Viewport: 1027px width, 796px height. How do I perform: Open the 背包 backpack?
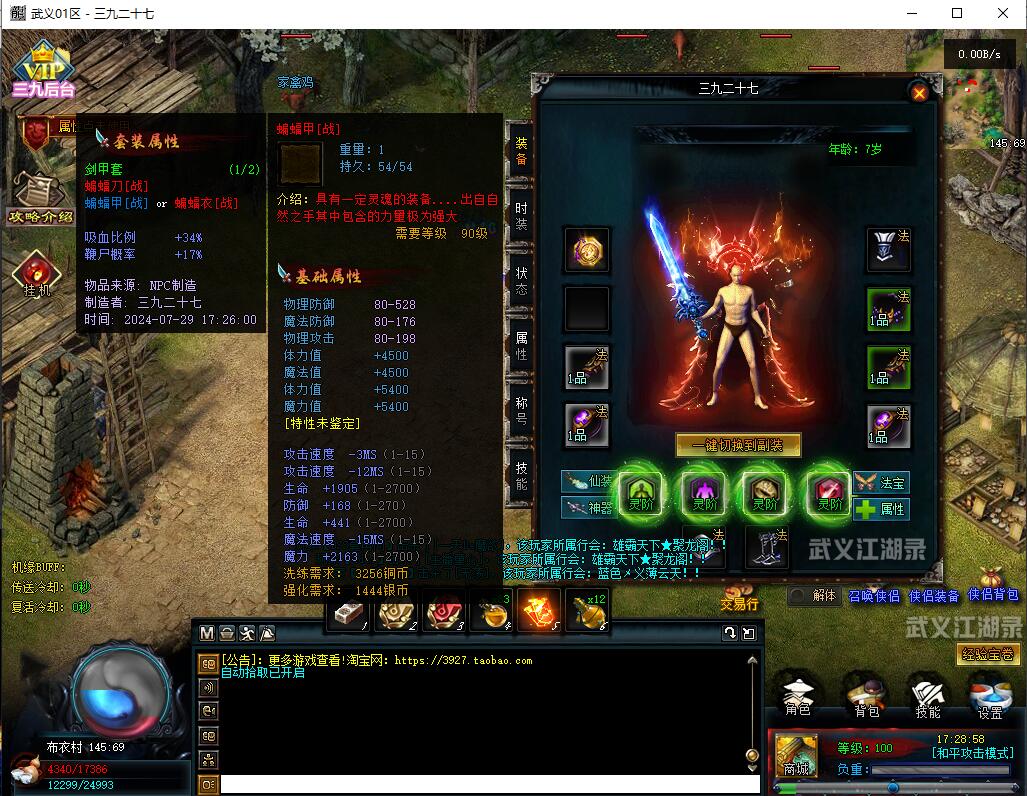coord(866,696)
